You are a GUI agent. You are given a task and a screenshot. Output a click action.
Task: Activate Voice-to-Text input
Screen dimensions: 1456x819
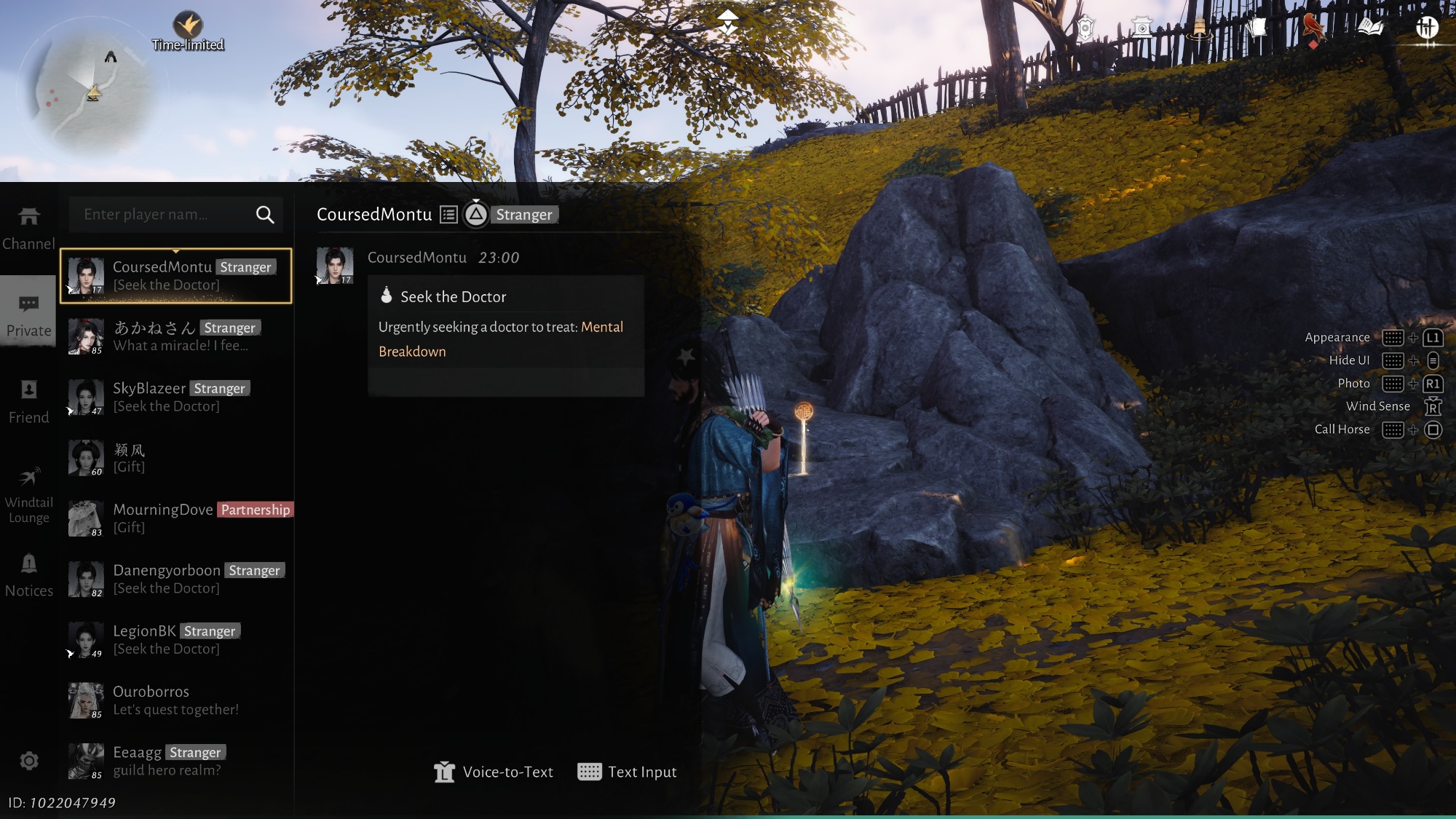click(494, 772)
